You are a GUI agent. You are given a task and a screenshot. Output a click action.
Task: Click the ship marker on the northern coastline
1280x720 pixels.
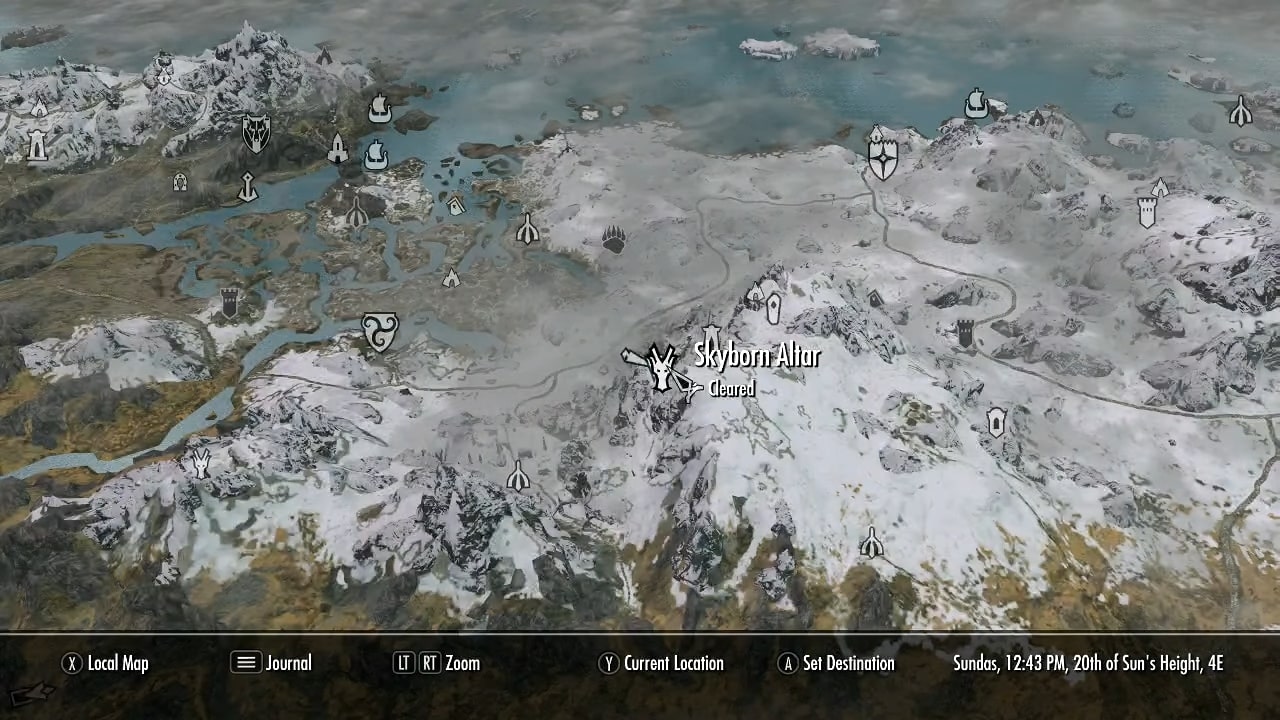(x=380, y=110)
